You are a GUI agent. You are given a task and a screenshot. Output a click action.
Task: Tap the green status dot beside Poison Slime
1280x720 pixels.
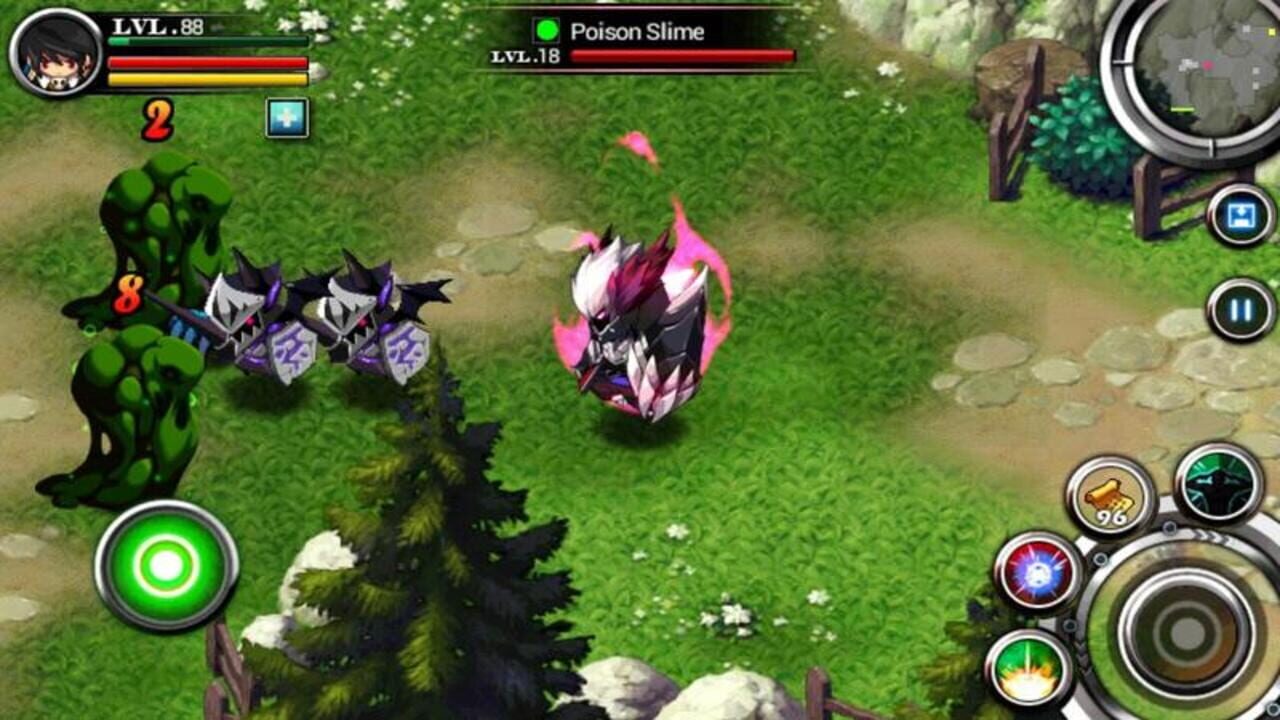[544, 31]
